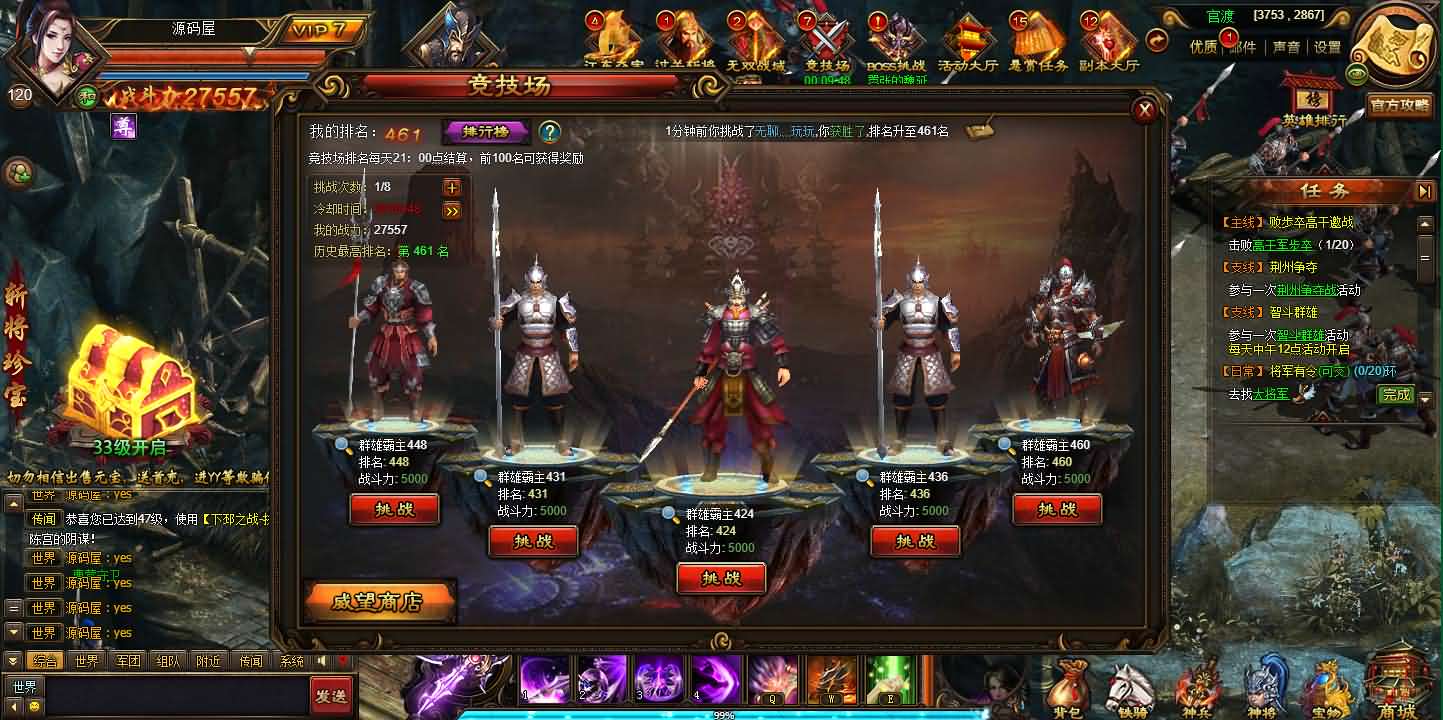Screen dimensions: 1443x720
Task: Open chat channel selector beside input field
Action: tap(25, 686)
